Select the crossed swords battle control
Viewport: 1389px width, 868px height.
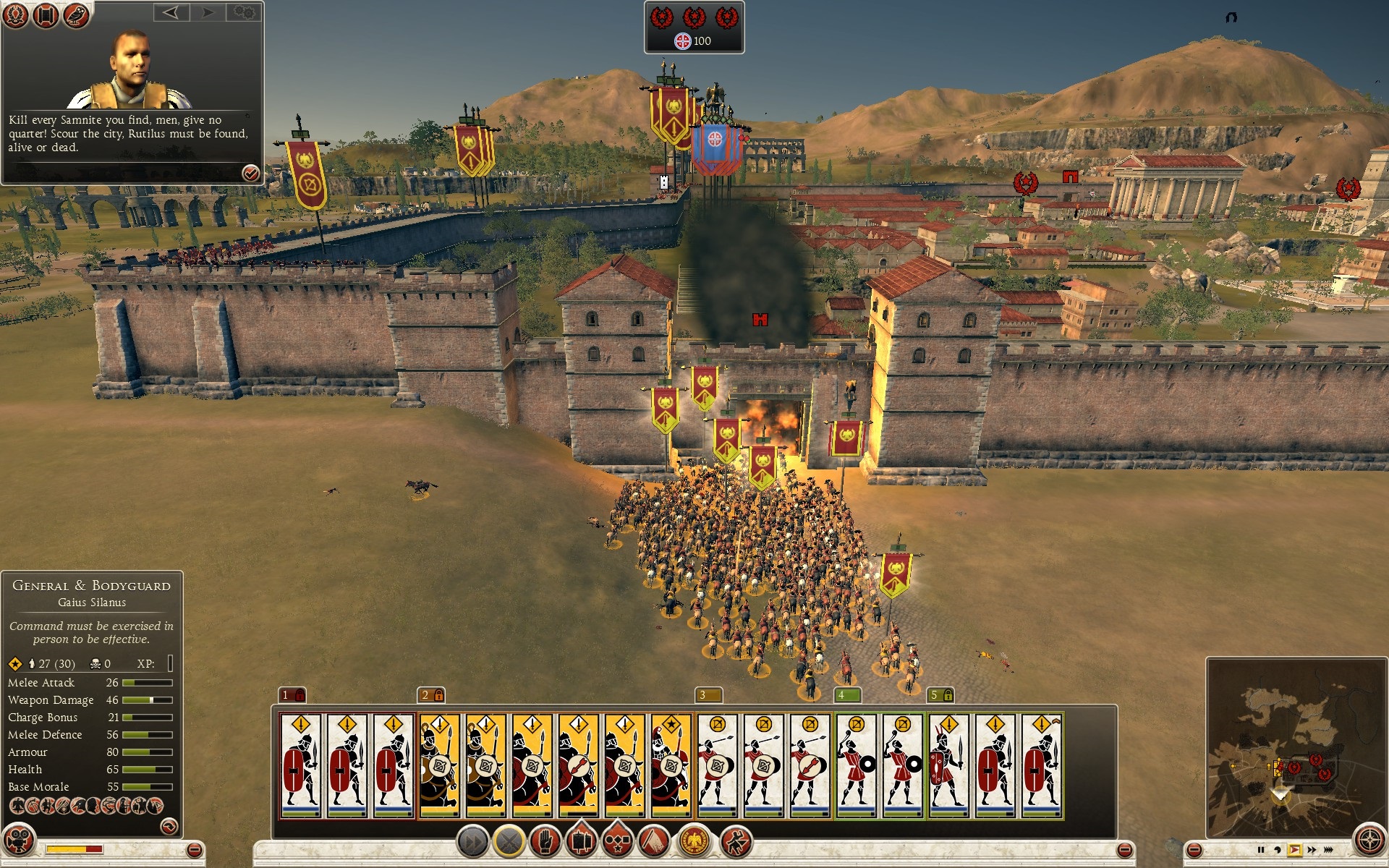508,841
